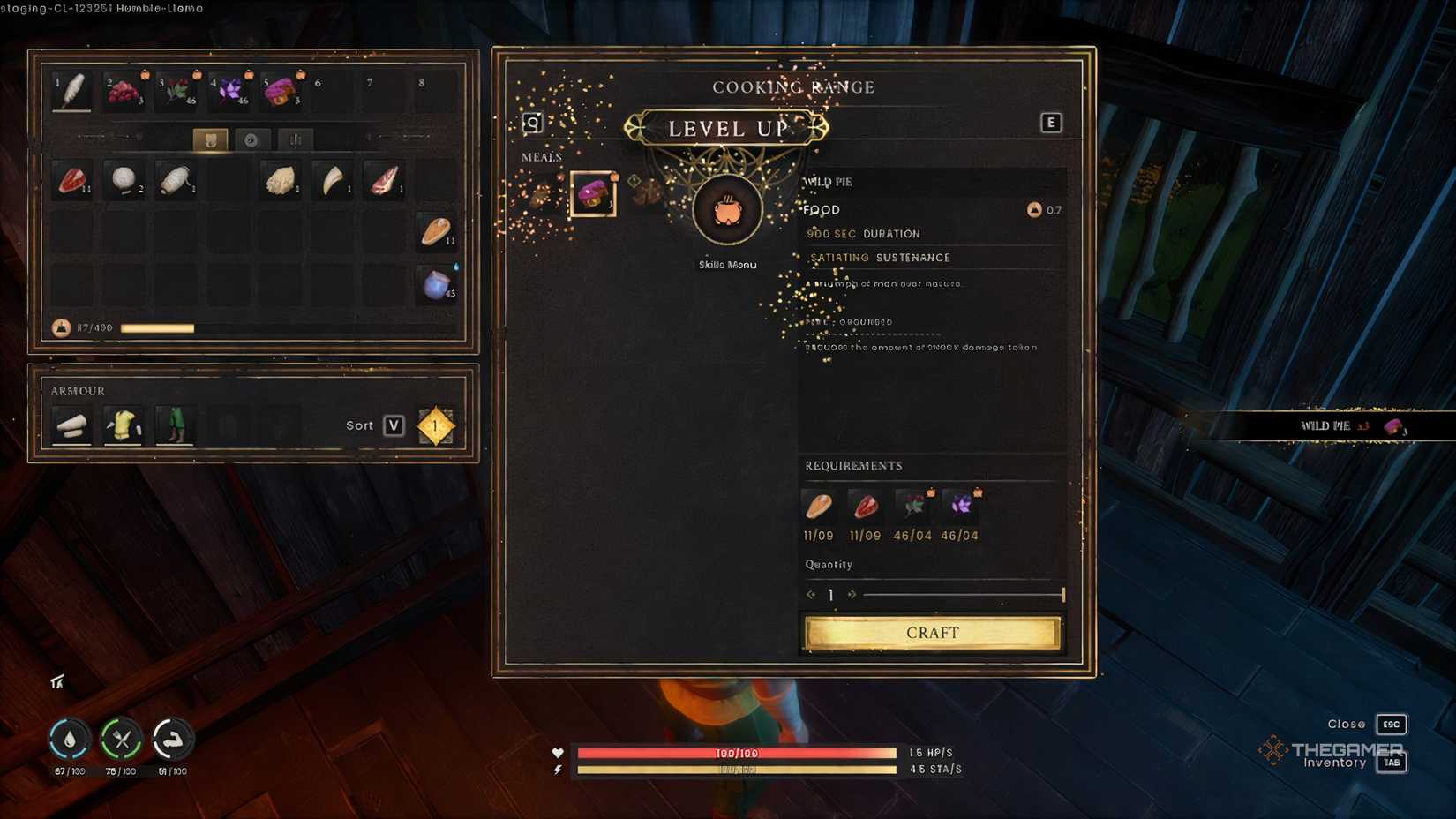Select the purple flower in hotbar slot 4
The image size is (1456, 819).
(228, 88)
